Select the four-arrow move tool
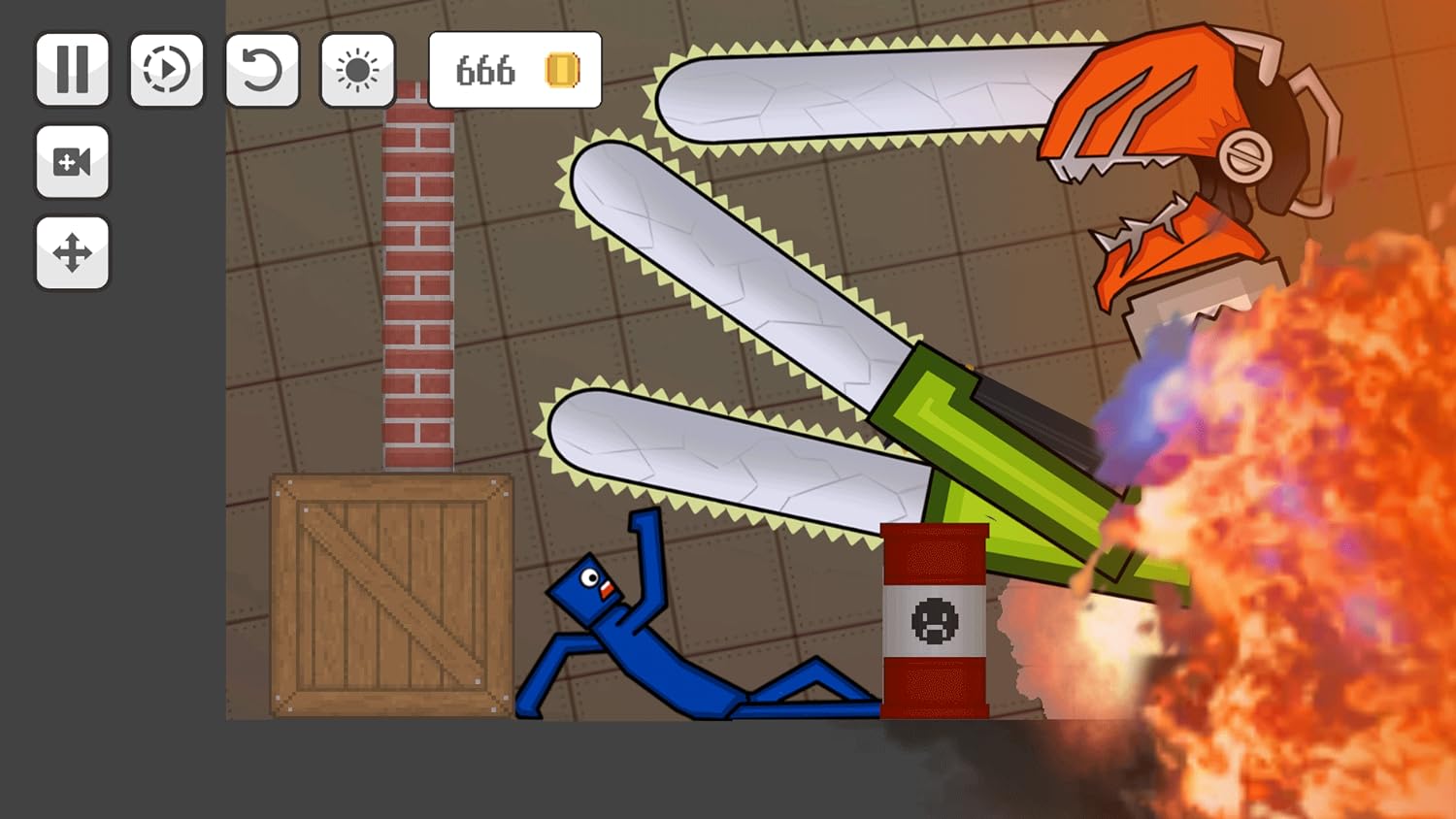The height and width of the screenshot is (819, 1456). (x=73, y=253)
